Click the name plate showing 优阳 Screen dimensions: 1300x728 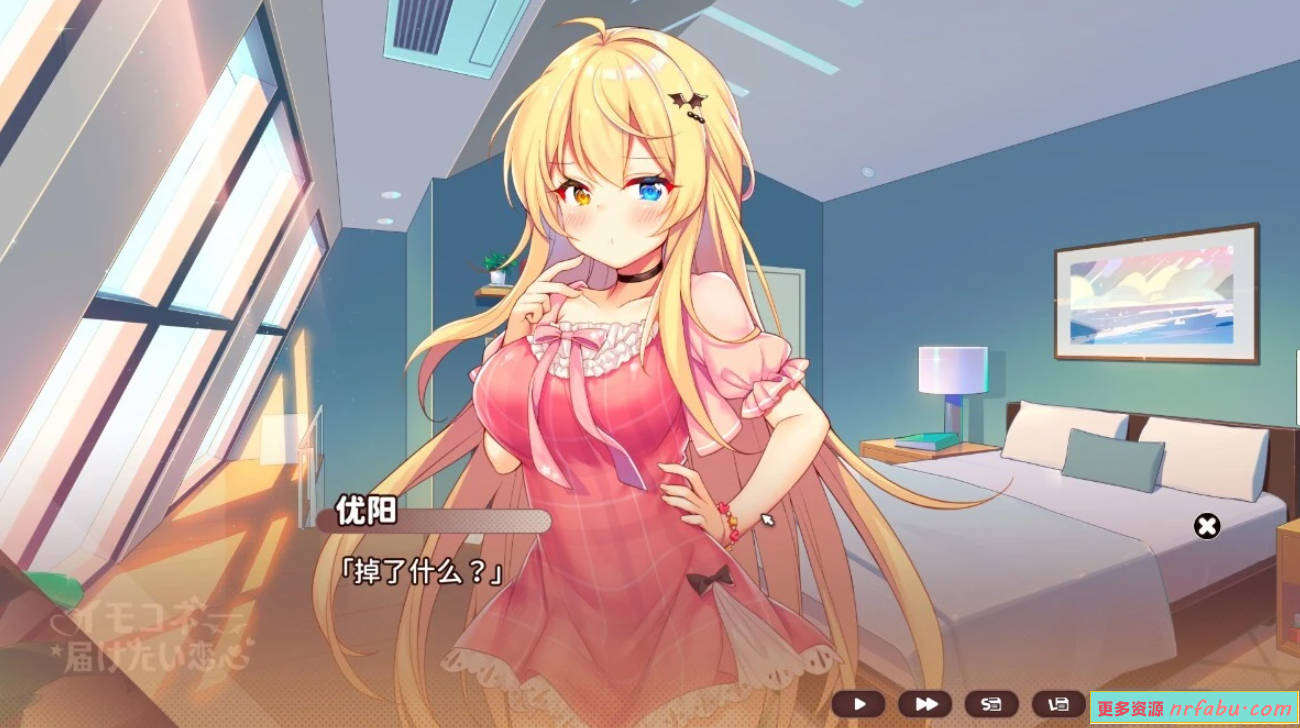(367, 512)
